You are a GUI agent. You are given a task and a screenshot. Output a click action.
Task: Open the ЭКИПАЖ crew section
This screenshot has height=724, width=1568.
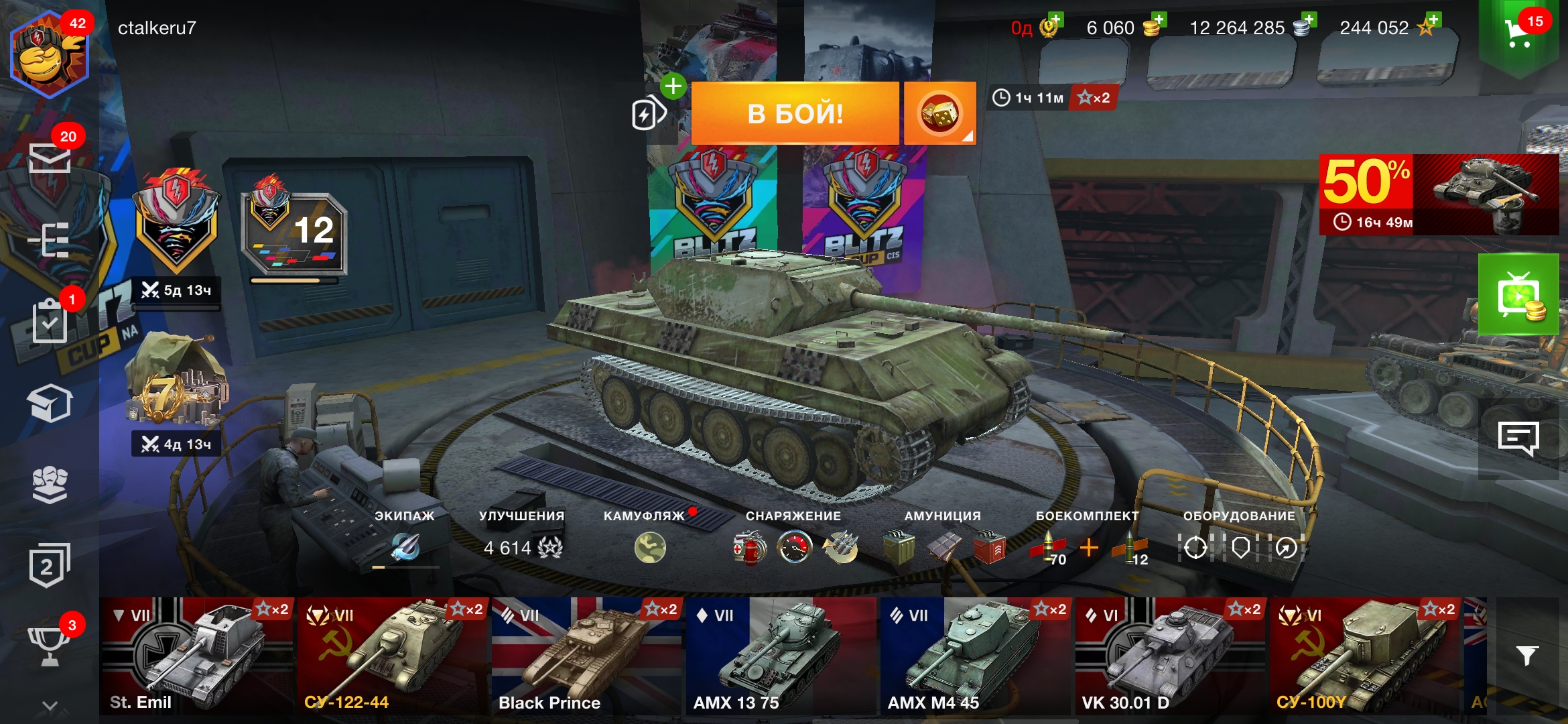tap(405, 546)
